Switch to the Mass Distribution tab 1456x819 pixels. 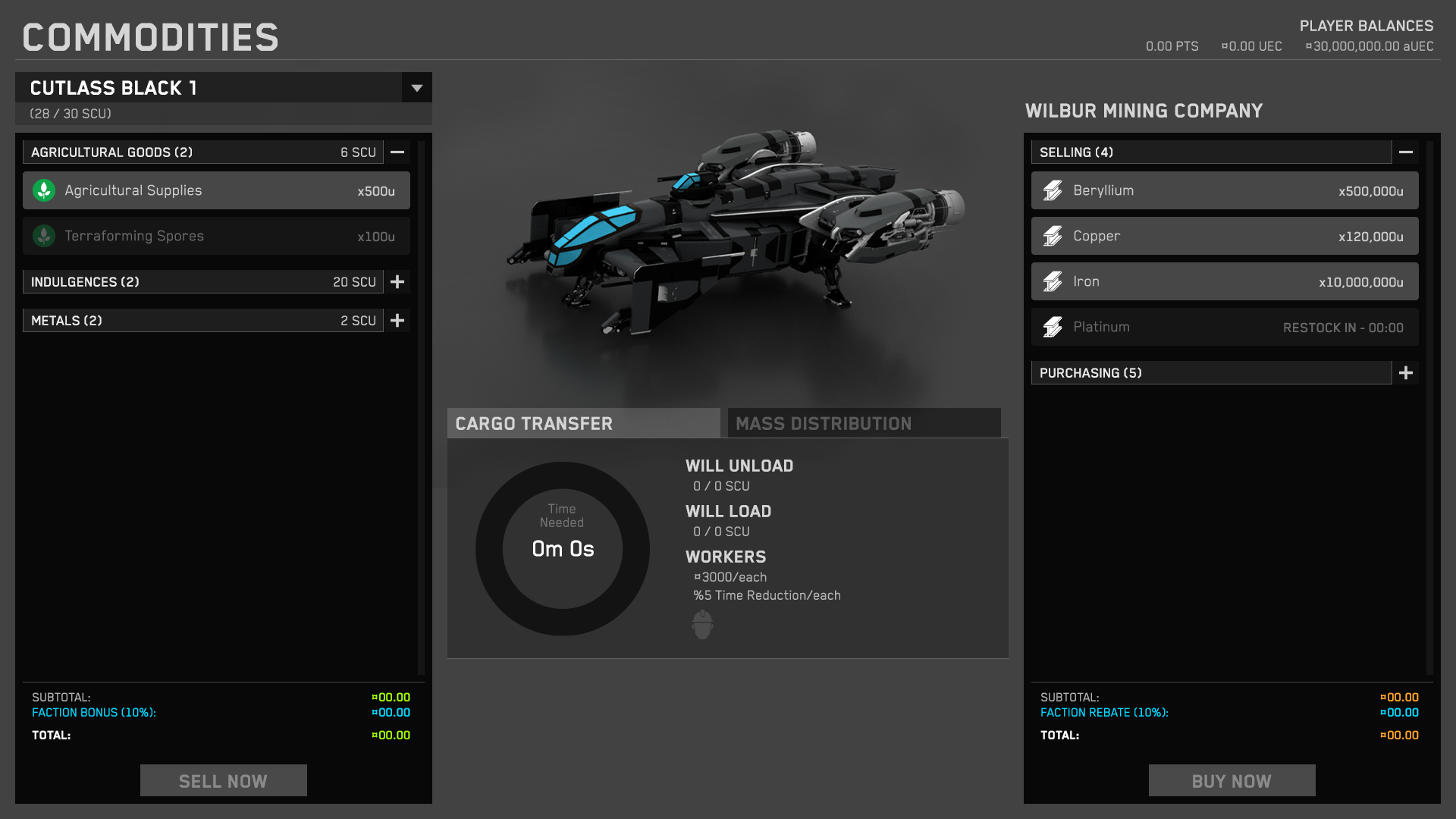(864, 423)
